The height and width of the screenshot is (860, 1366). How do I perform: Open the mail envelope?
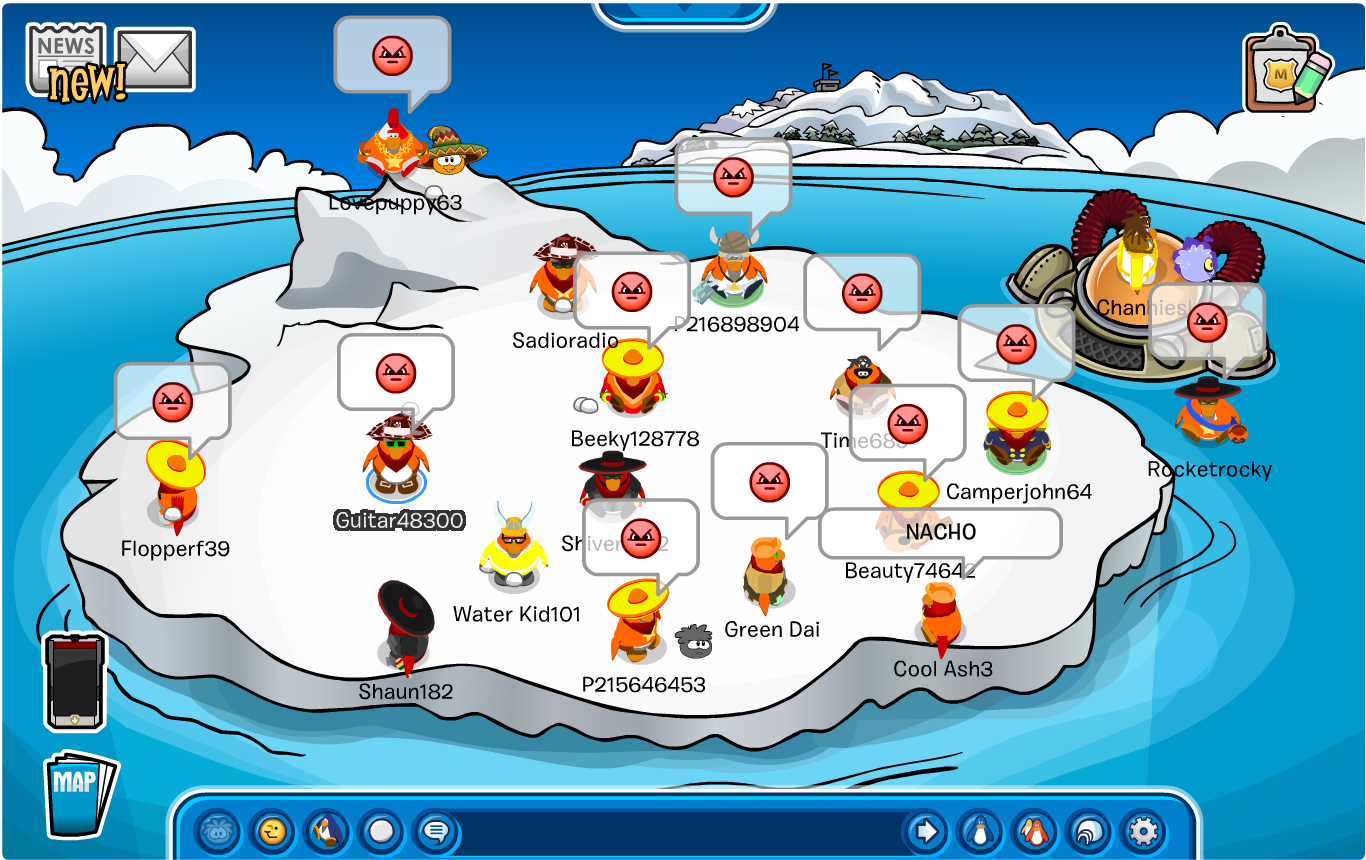156,58
